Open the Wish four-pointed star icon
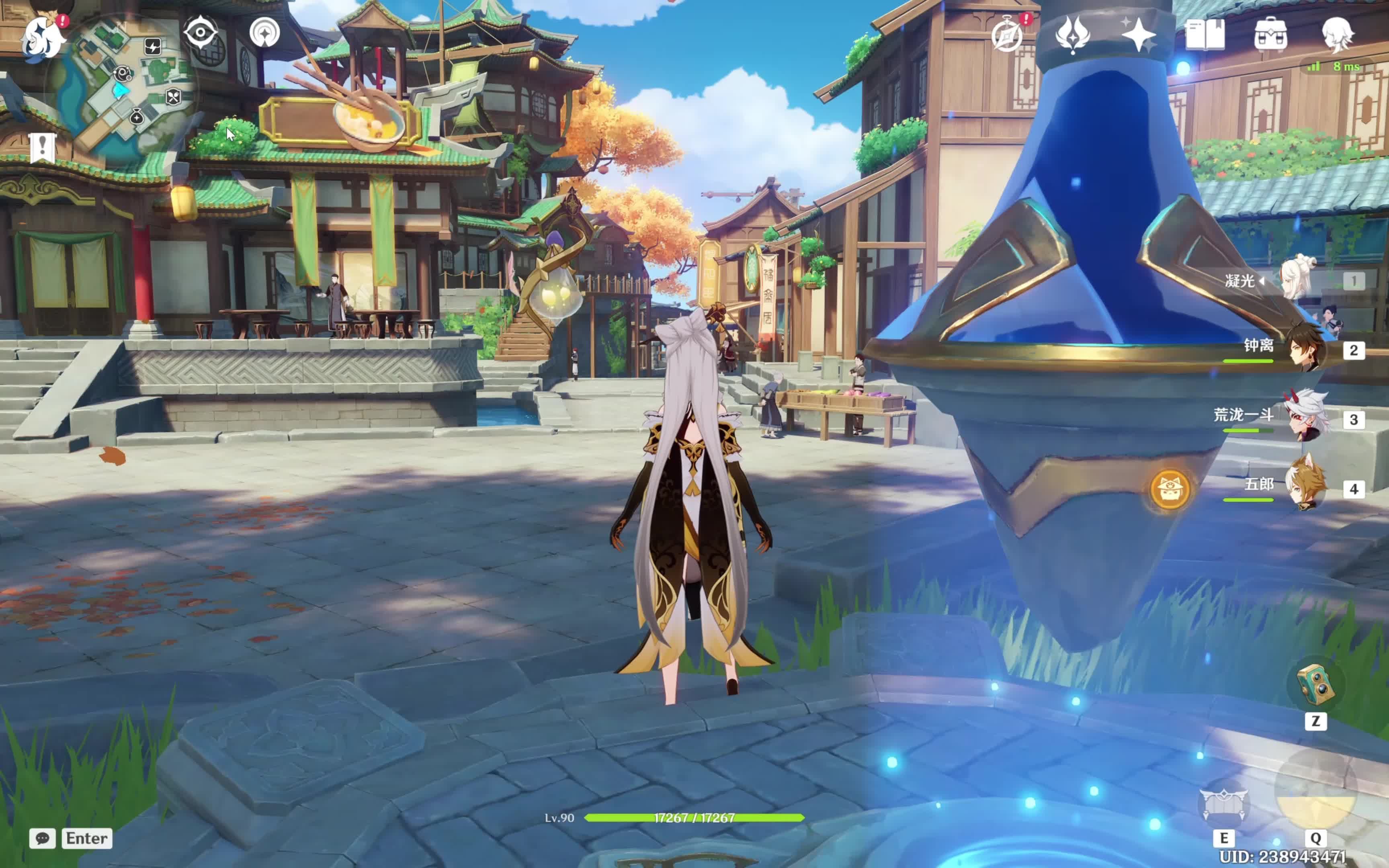The height and width of the screenshot is (868, 1389). coord(1138,35)
